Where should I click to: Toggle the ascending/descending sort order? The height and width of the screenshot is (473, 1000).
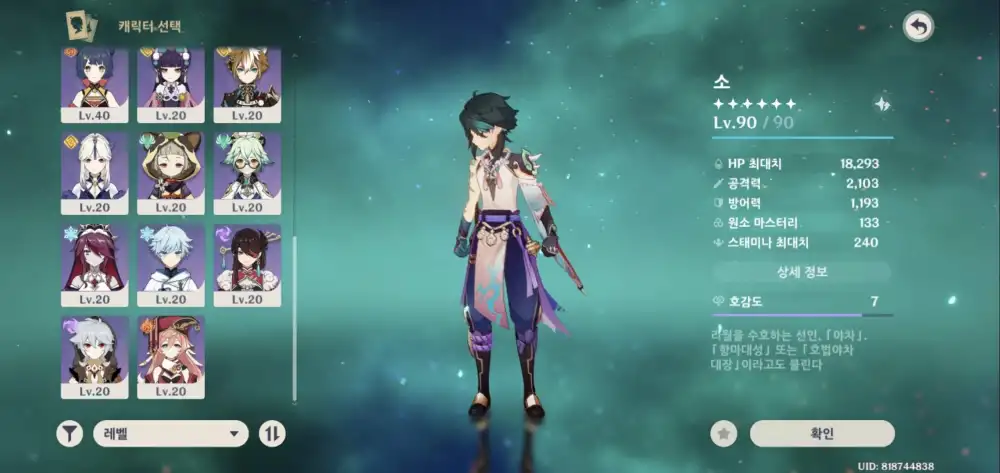[272, 433]
